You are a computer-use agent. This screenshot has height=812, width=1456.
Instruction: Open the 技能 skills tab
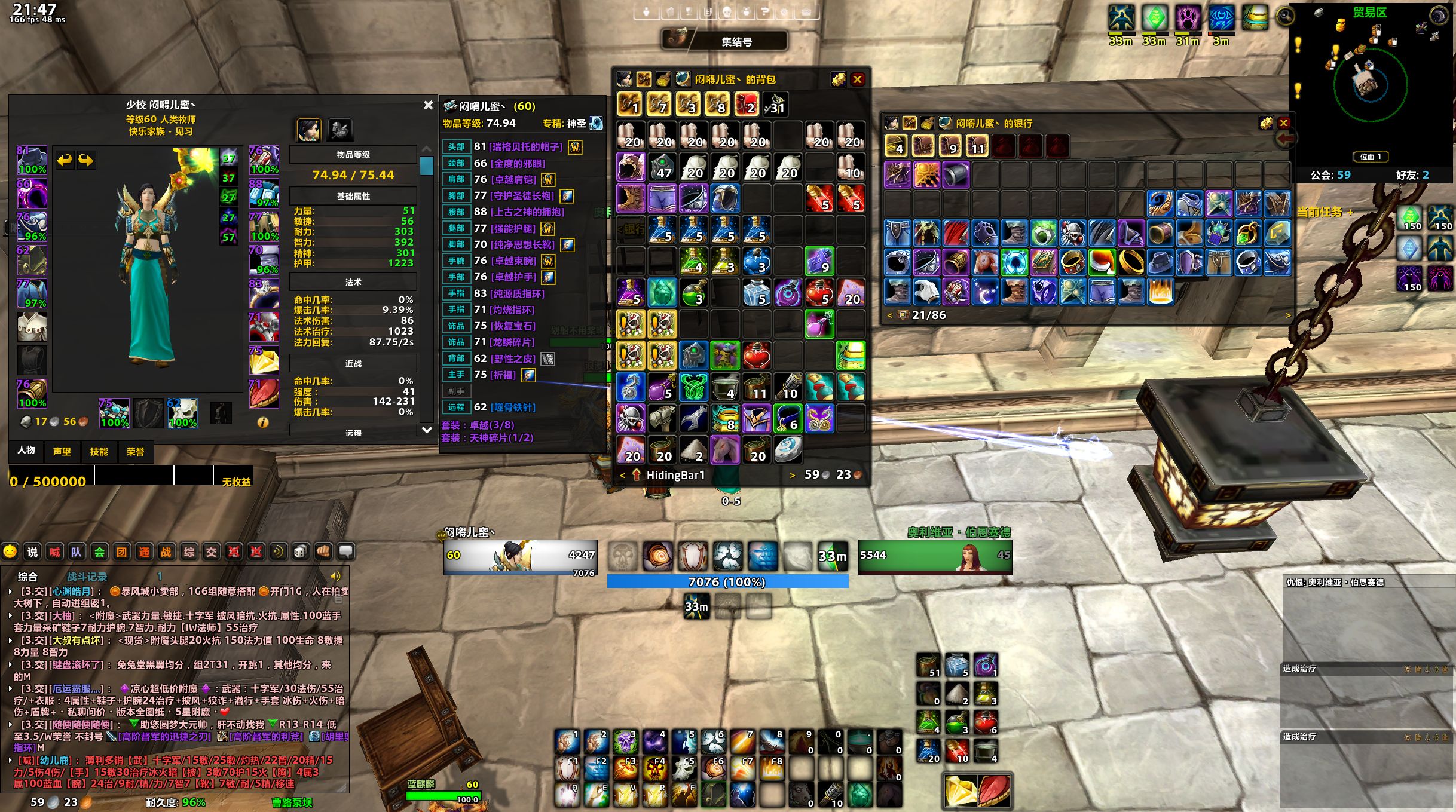(99, 452)
